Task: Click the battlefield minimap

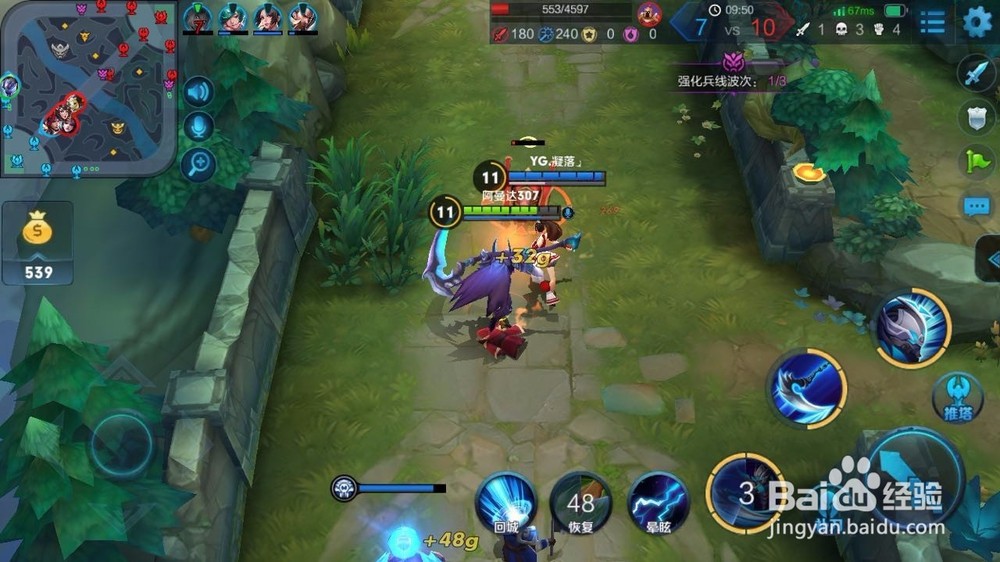Action: pos(88,88)
